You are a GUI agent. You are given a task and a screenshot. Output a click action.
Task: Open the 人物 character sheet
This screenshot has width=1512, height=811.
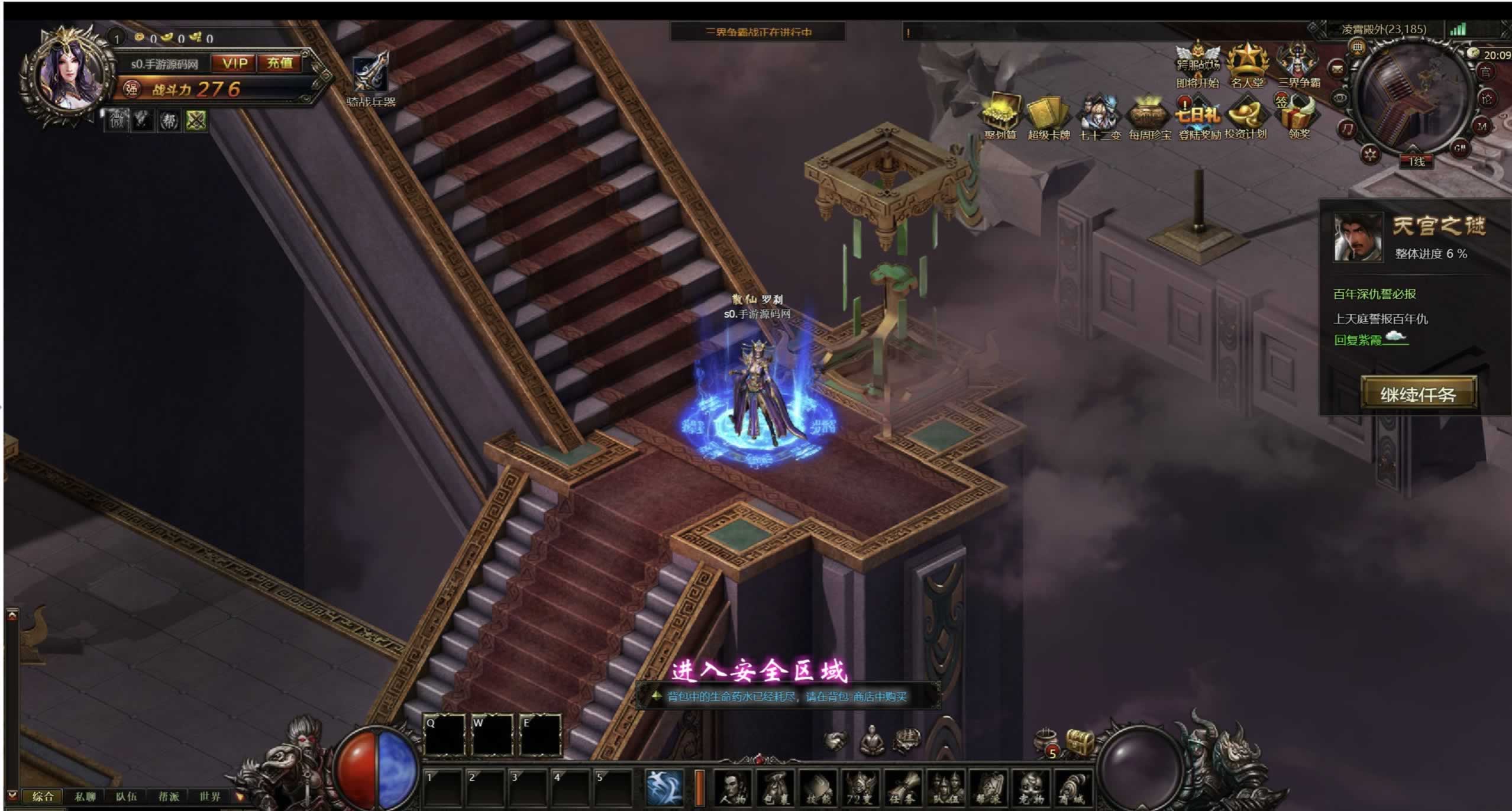click(734, 789)
